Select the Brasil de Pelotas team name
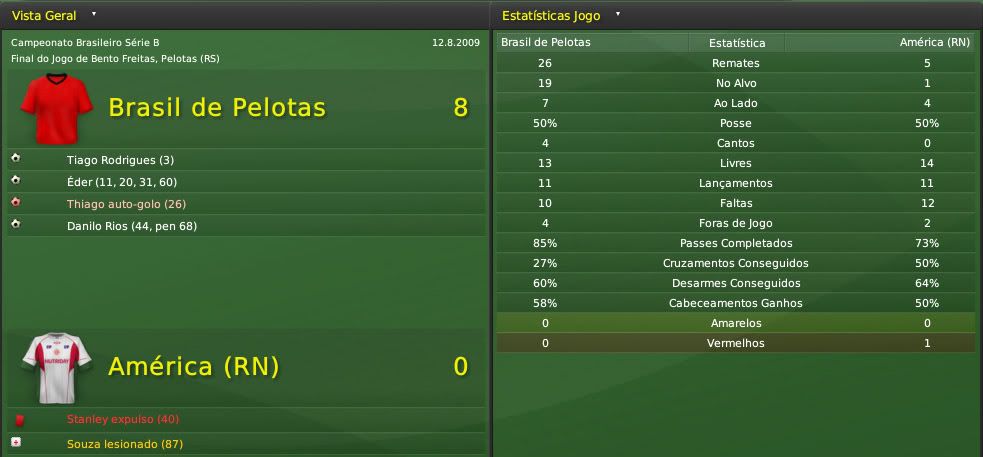 (217, 108)
